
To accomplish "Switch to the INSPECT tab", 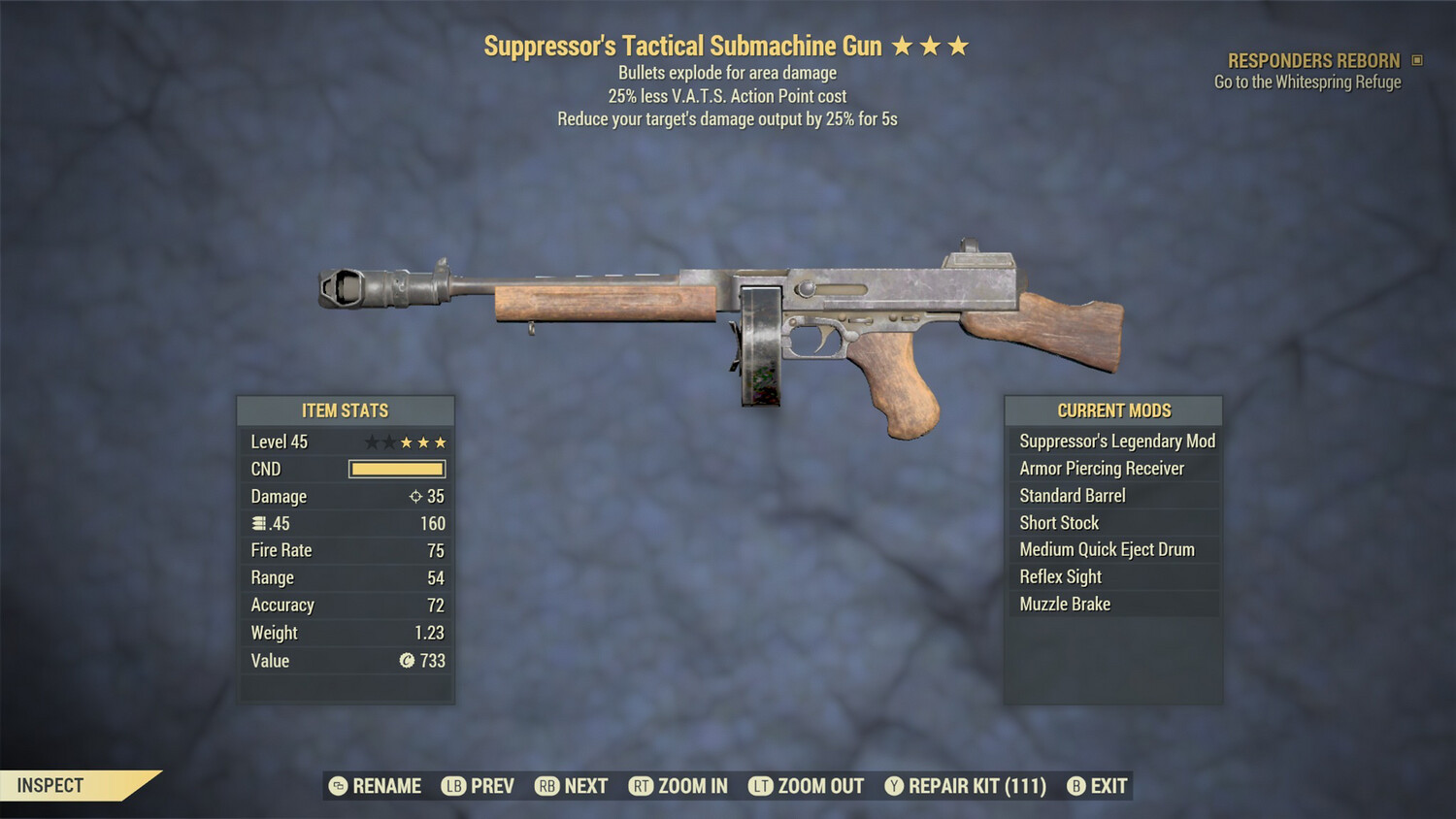I will click(x=50, y=785).
